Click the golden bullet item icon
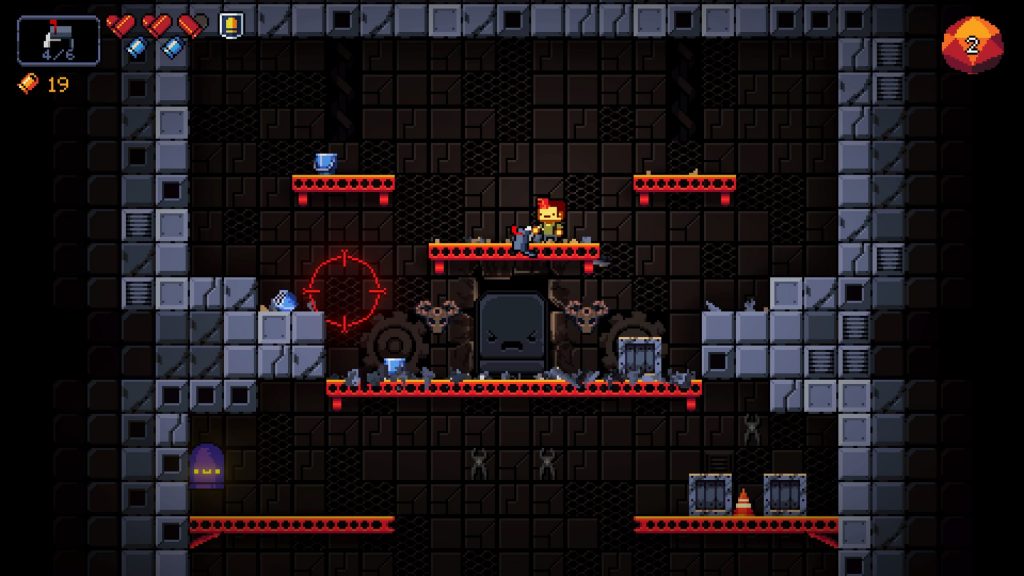Screen dimensions: 1024x576 click(x=230, y=23)
